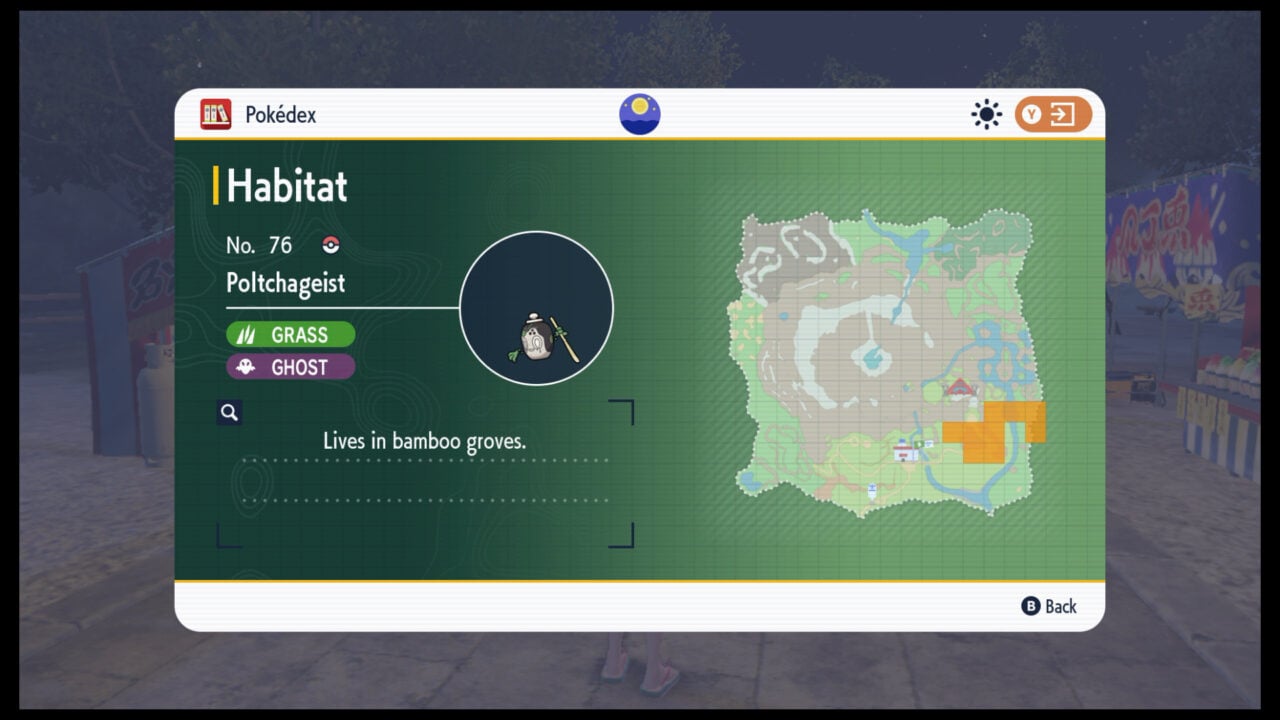1280x720 pixels.
Task: Select the moon day-night indicator
Action: 639,113
